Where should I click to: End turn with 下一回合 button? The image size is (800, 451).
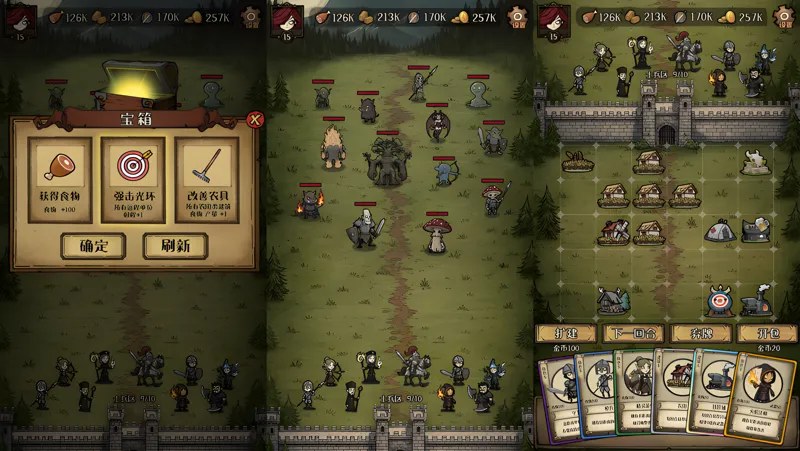point(633,333)
